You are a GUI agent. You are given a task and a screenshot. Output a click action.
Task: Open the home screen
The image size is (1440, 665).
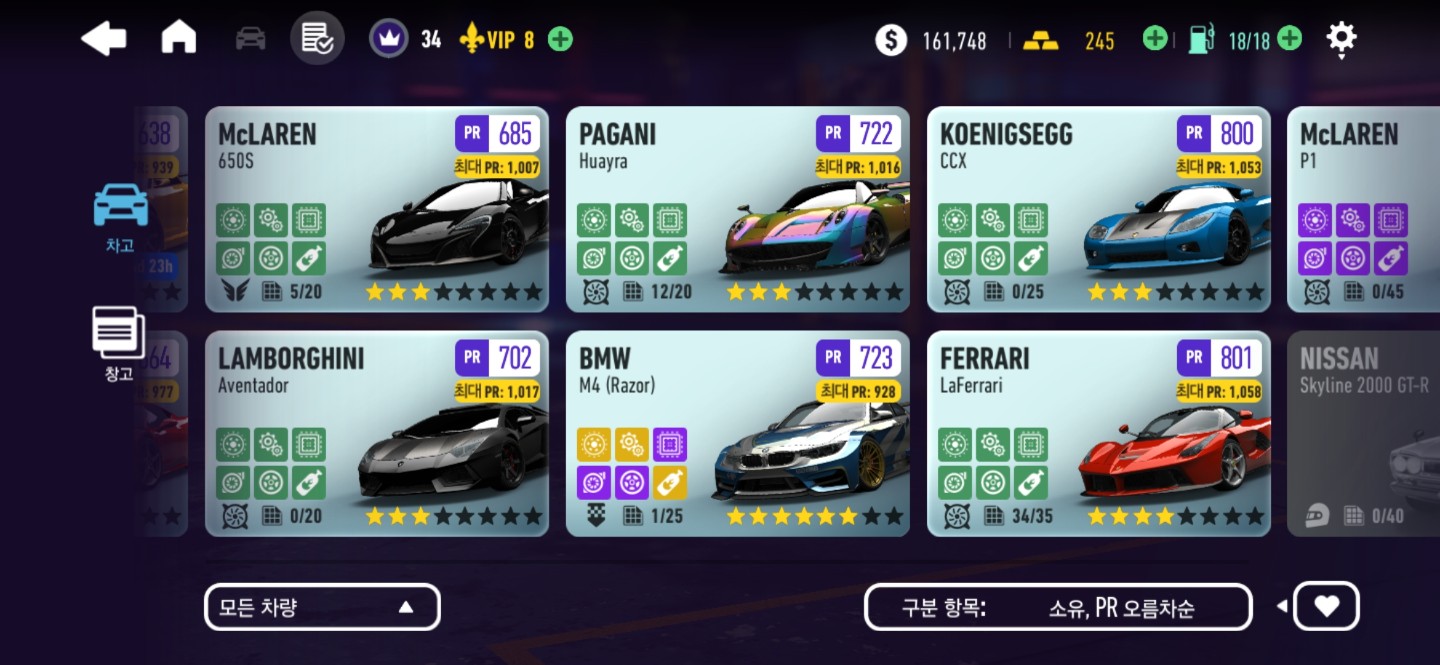(x=179, y=38)
